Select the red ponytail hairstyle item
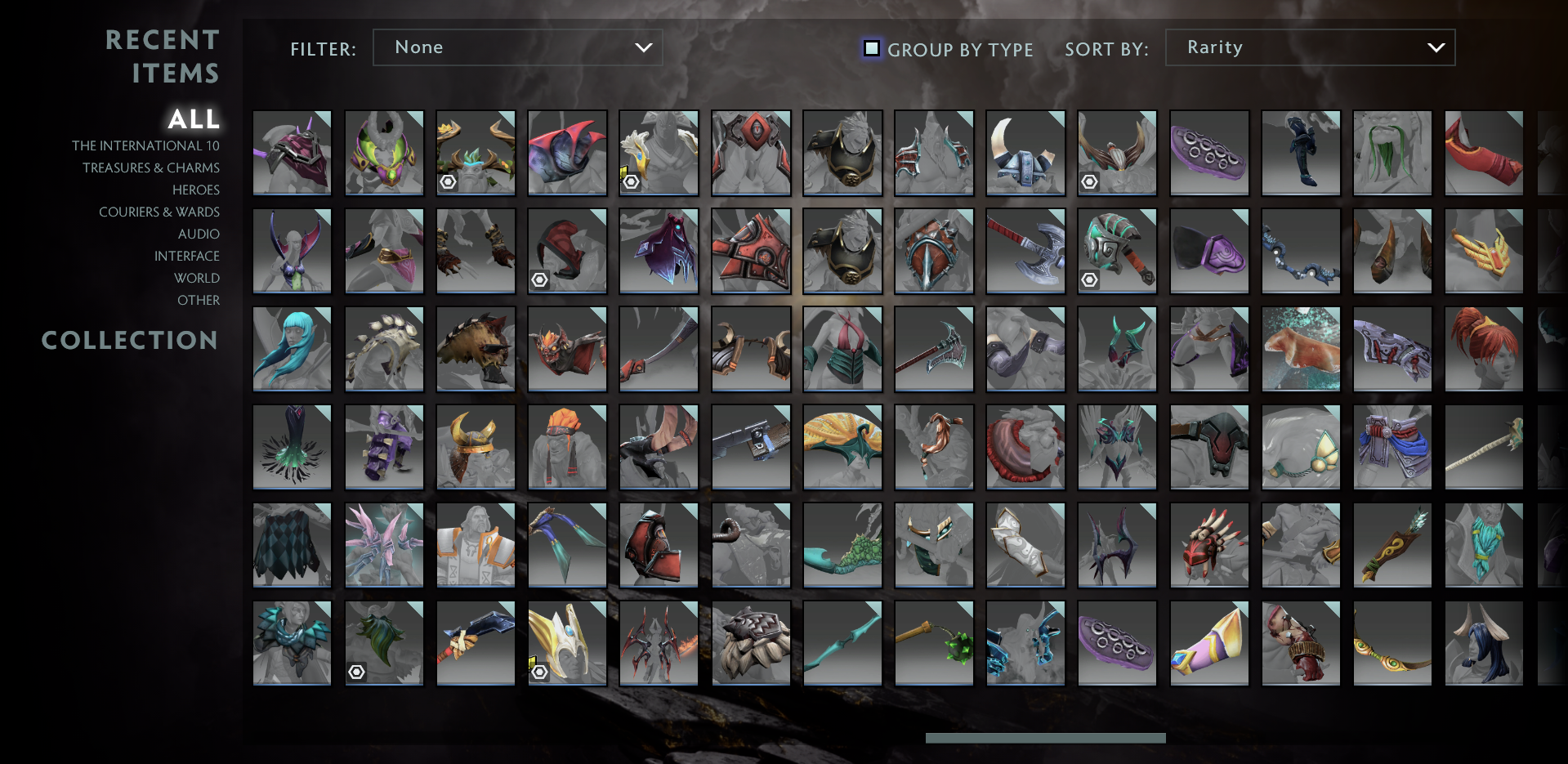 (1484, 349)
